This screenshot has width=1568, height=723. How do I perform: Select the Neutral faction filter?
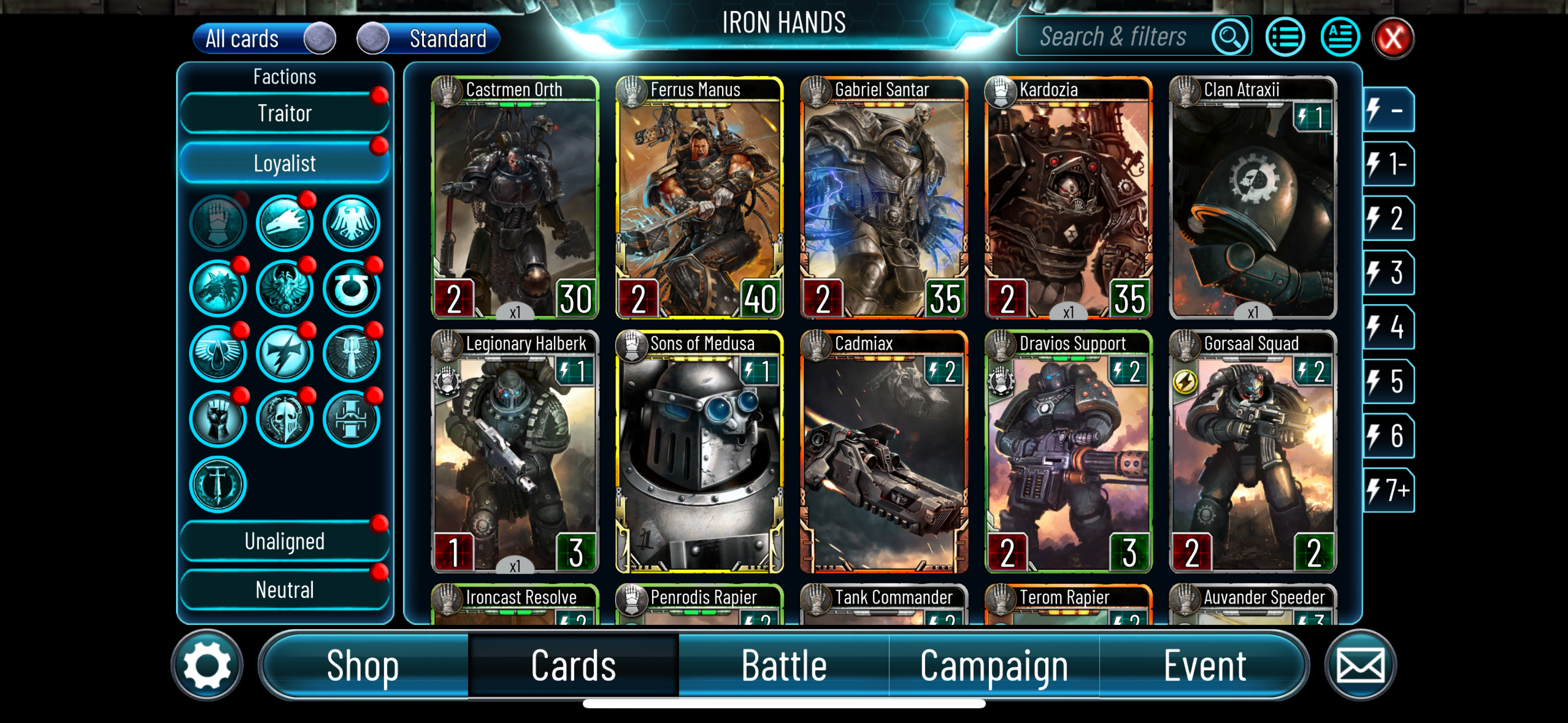click(284, 590)
